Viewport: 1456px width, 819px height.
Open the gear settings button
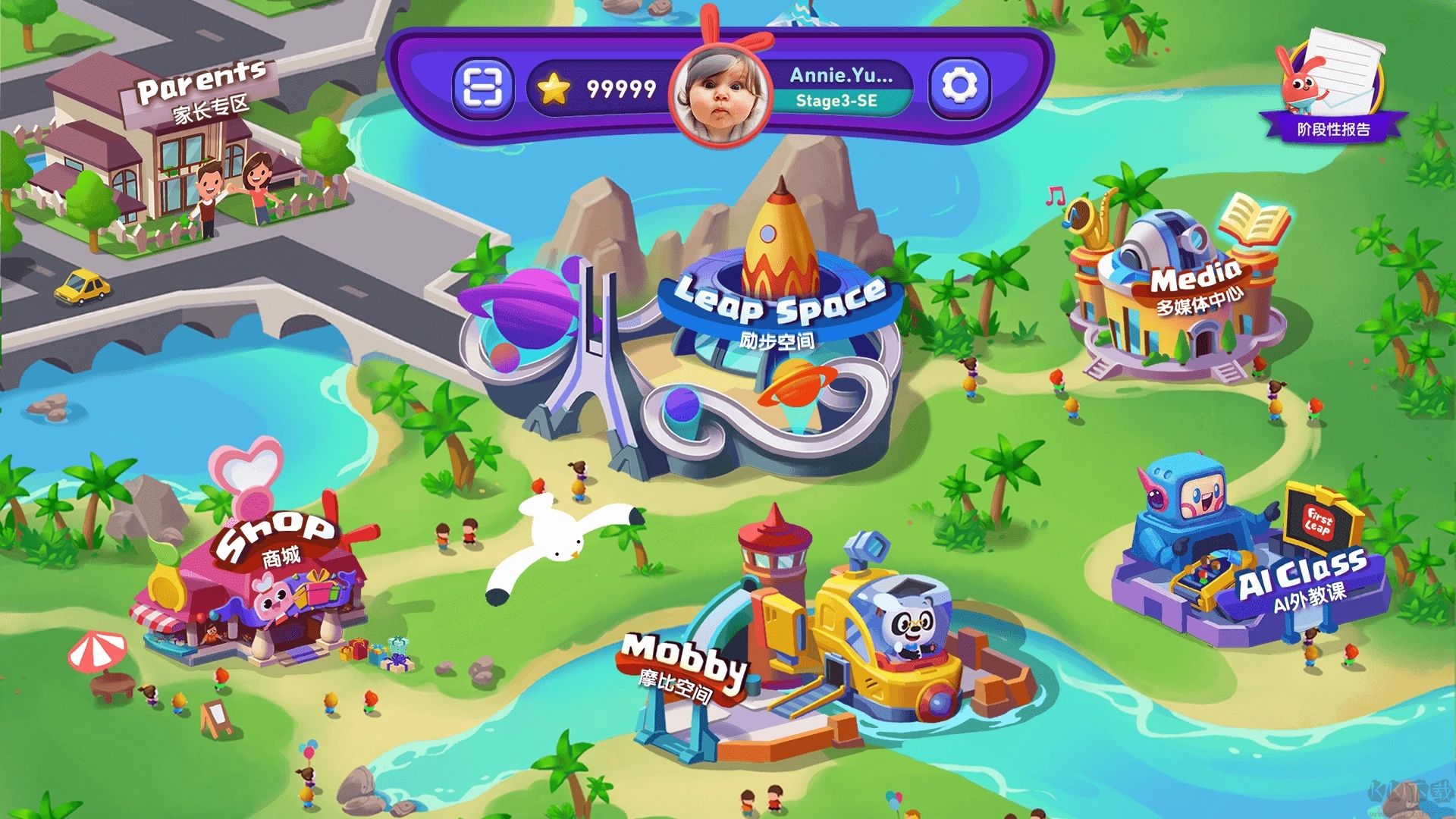[x=959, y=88]
